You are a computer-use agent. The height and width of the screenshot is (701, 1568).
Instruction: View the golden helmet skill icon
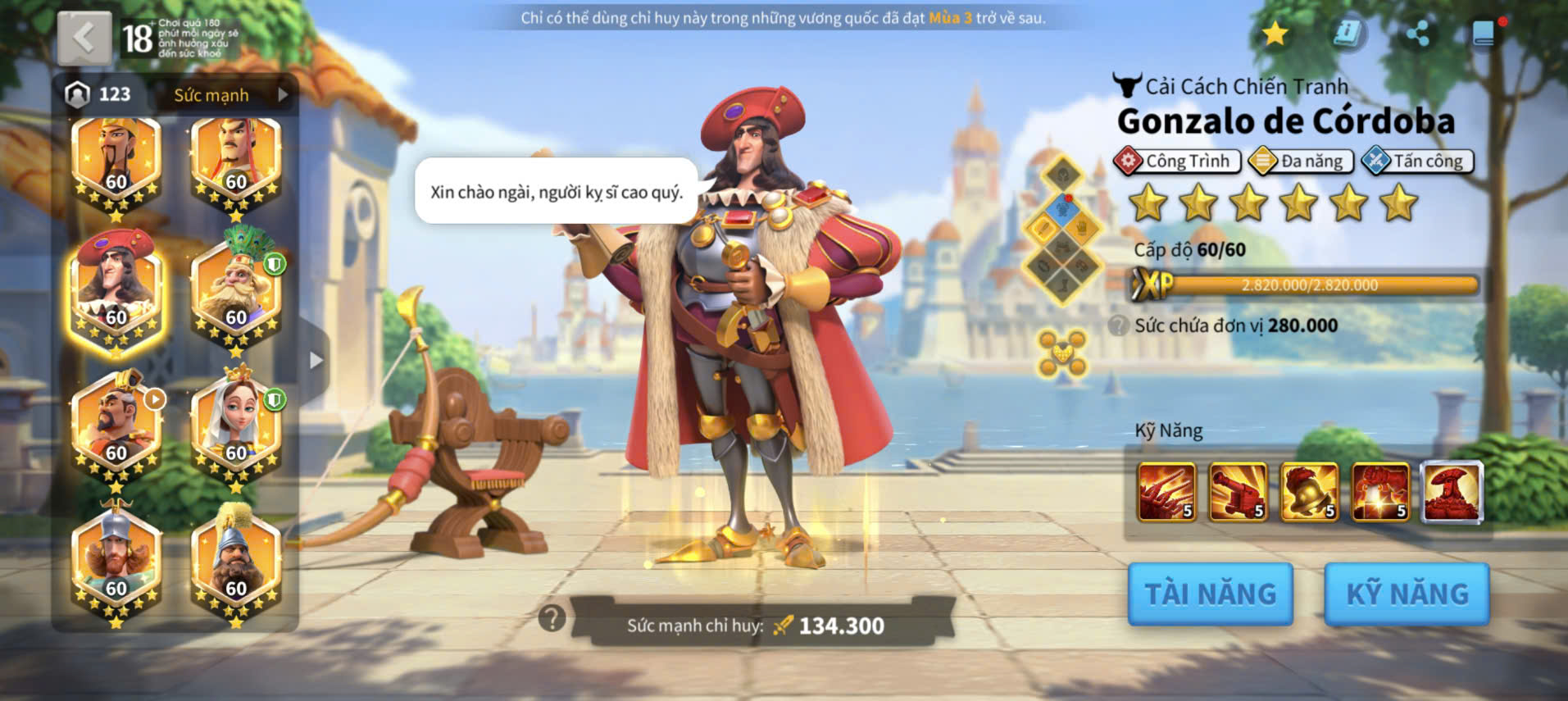pos(1309,492)
